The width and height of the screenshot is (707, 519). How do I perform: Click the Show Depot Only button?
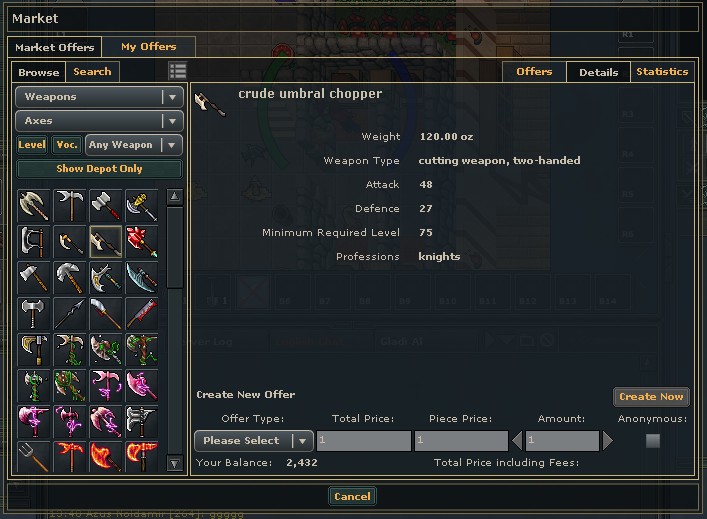(x=99, y=169)
